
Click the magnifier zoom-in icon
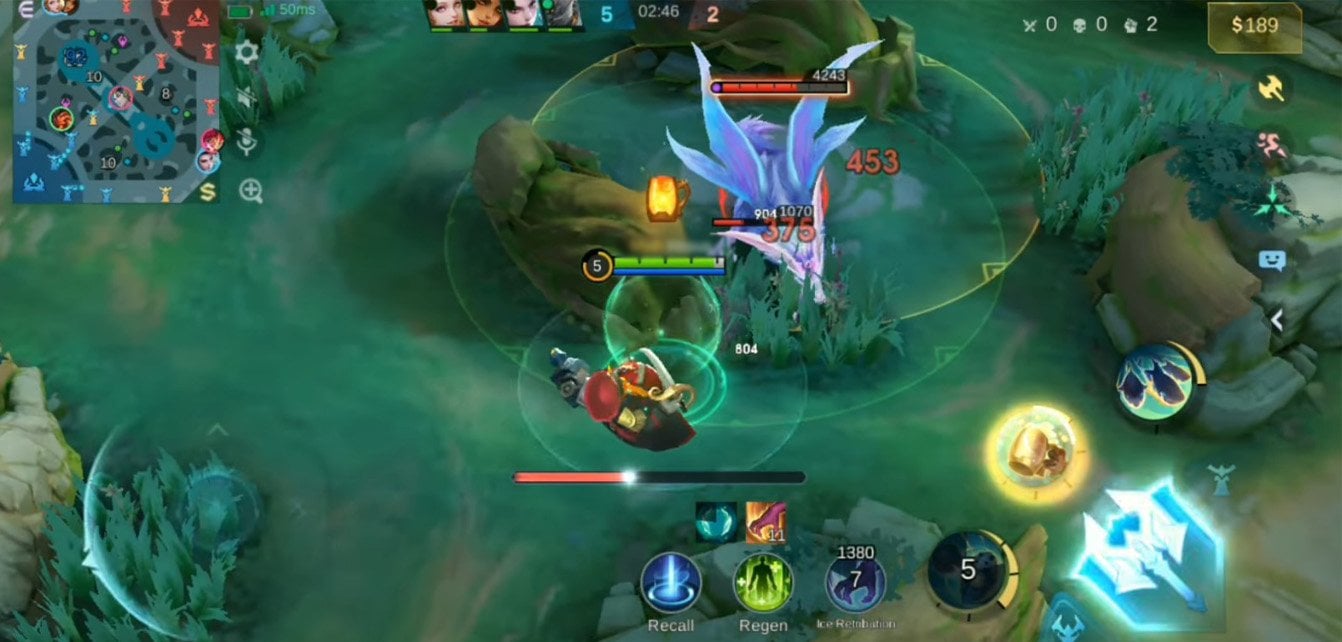[x=250, y=191]
